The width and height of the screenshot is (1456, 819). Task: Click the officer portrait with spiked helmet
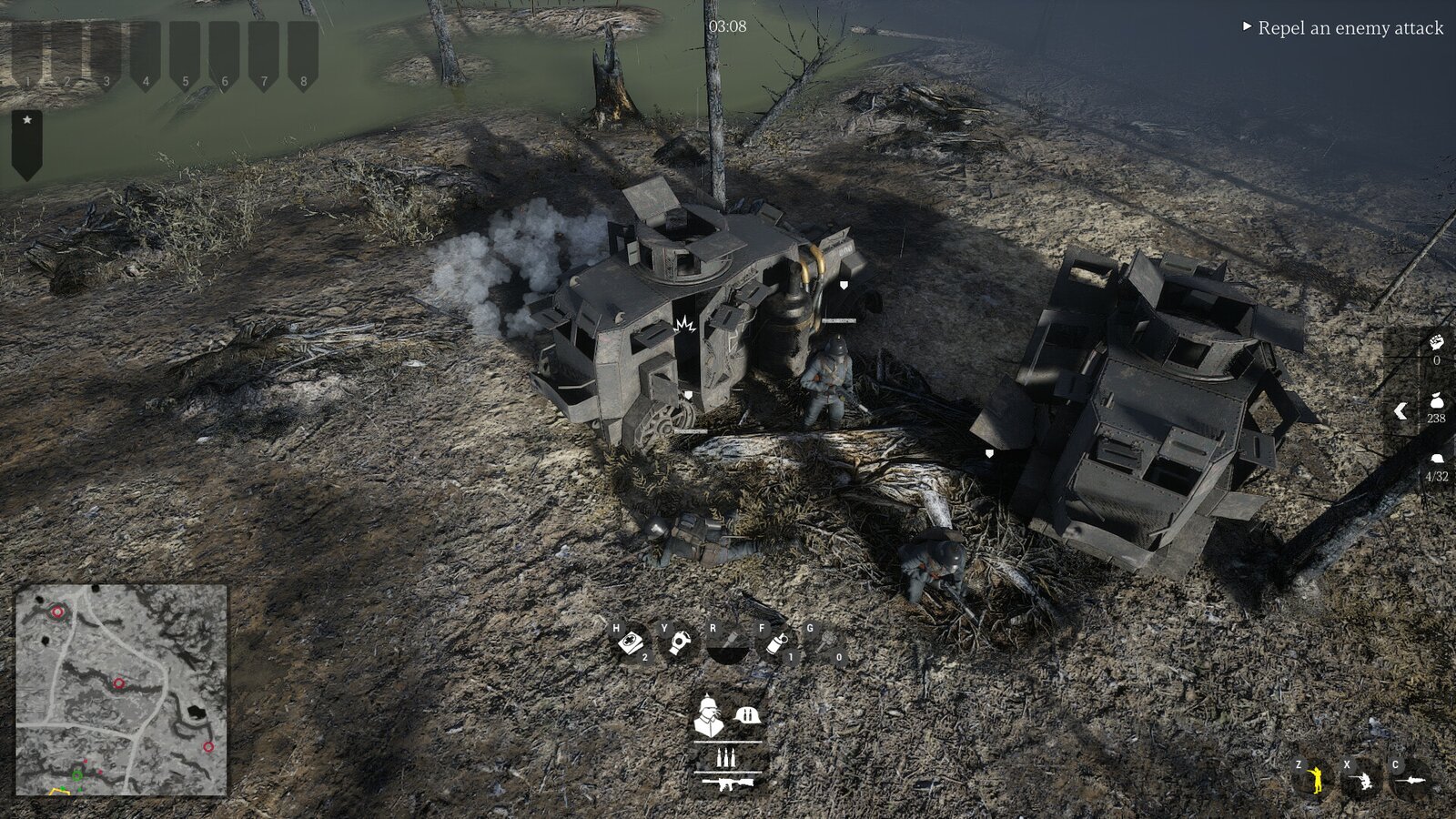pyautogui.click(x=709, y=715)
